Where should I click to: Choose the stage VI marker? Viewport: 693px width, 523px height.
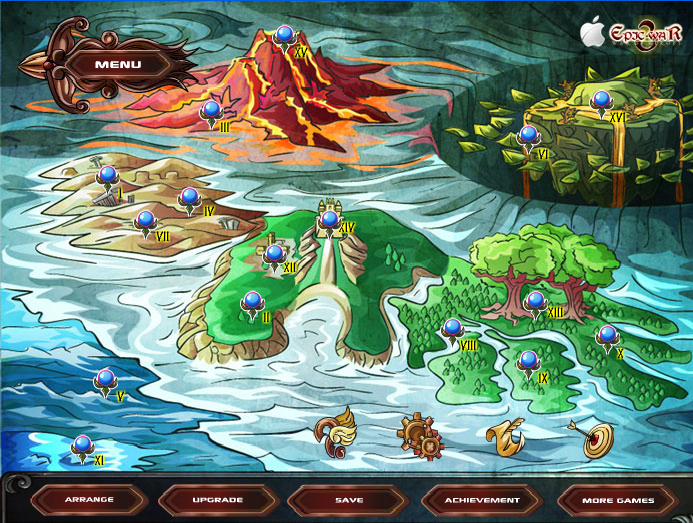coord(528,137)
